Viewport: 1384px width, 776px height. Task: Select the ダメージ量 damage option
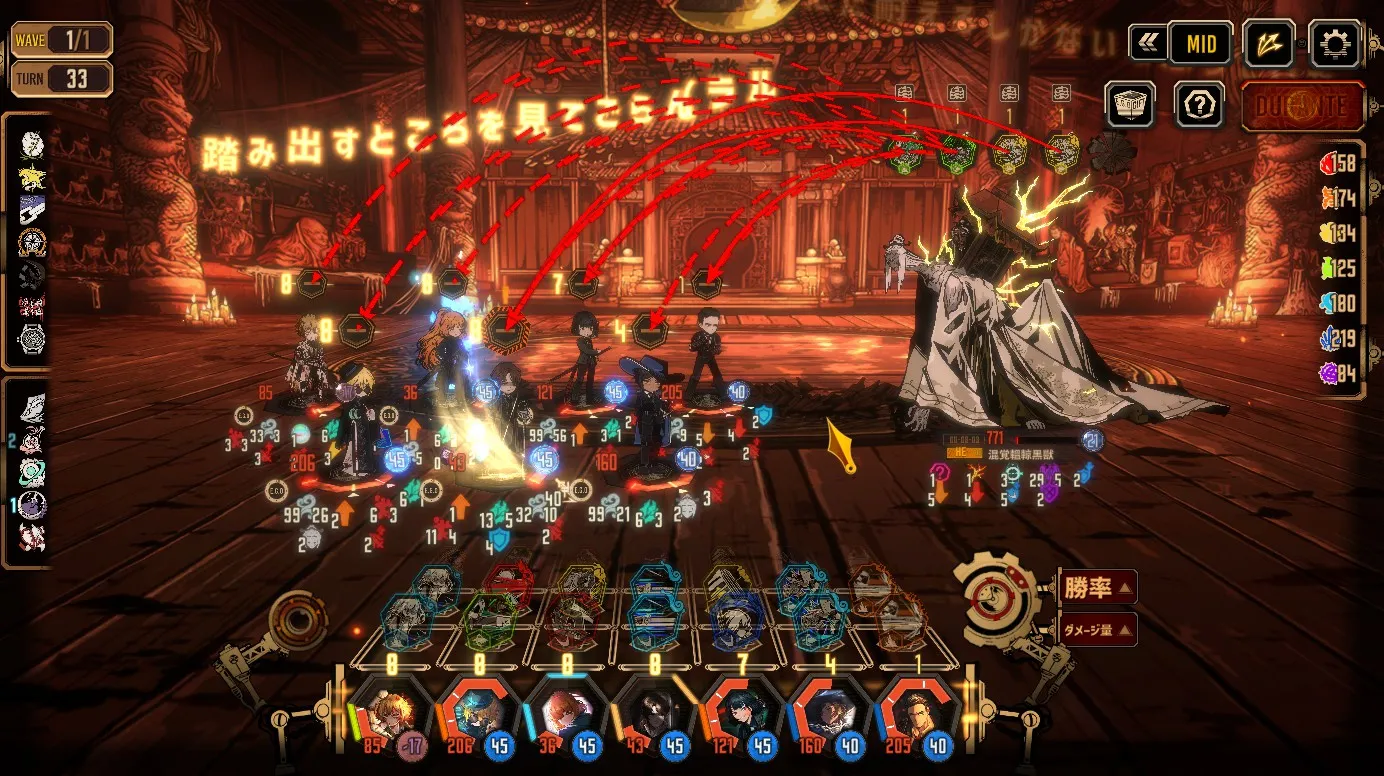(x=1097, y=630)
